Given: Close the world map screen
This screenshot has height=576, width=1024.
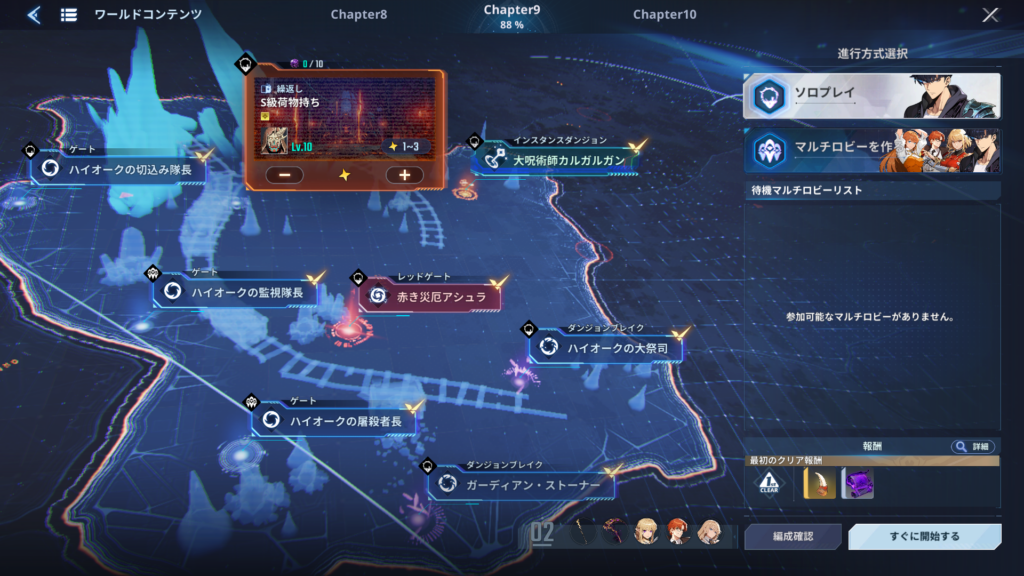Looking at the screenshot, I should (990, 15).
